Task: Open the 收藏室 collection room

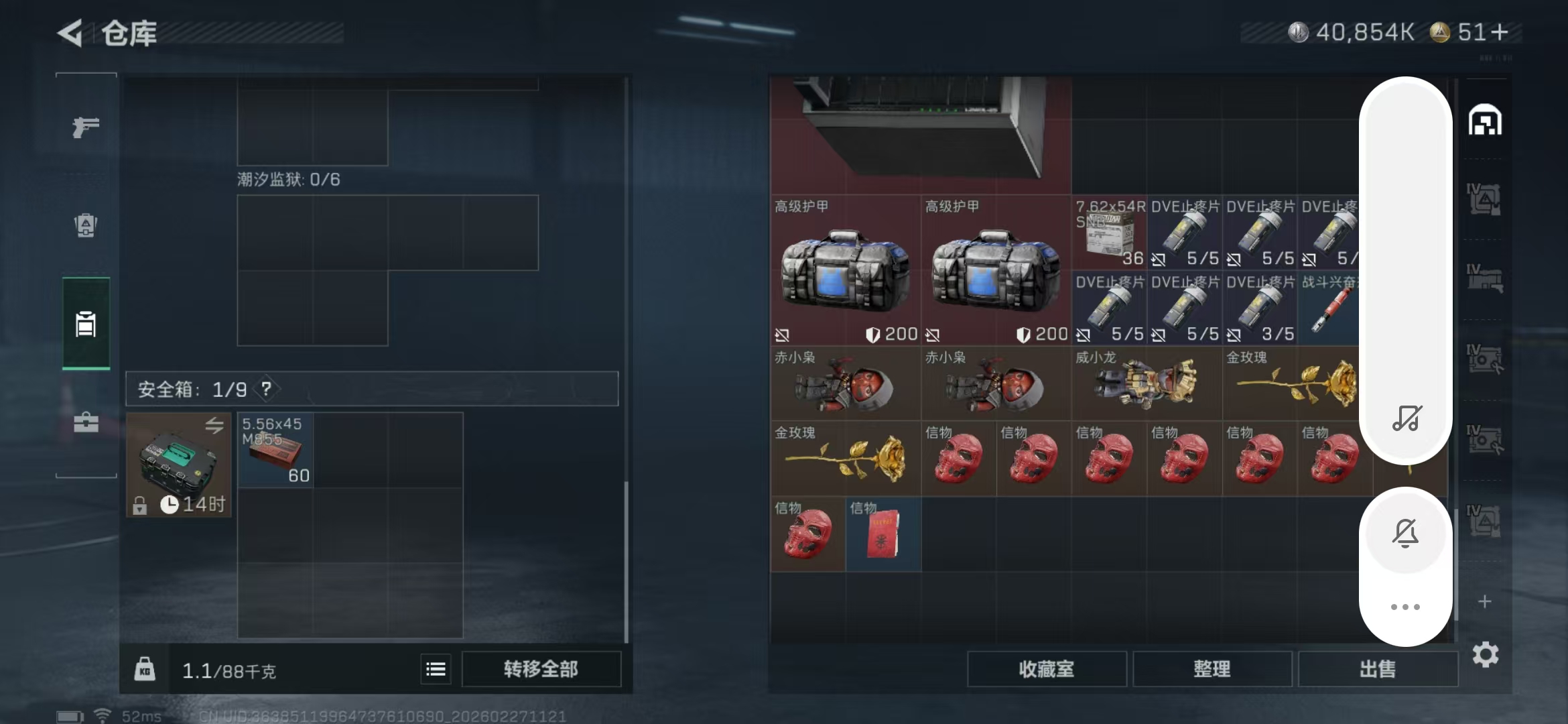Action: pos(1047,668)
